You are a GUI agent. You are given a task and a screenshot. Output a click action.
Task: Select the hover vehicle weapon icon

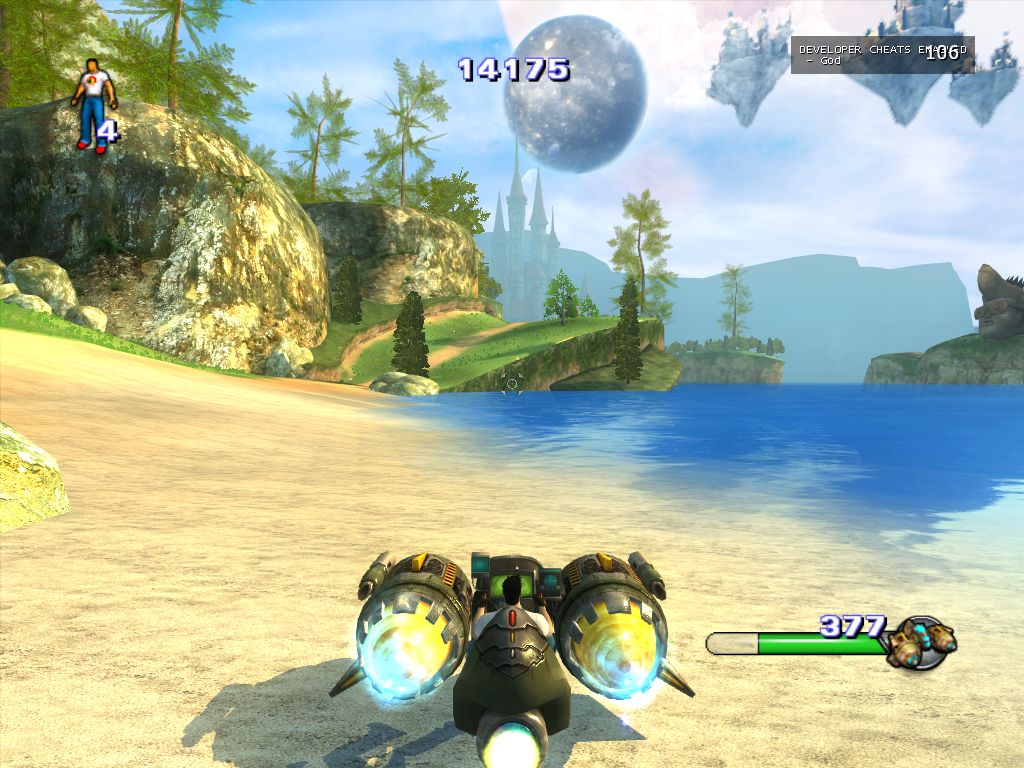point(920,641)
